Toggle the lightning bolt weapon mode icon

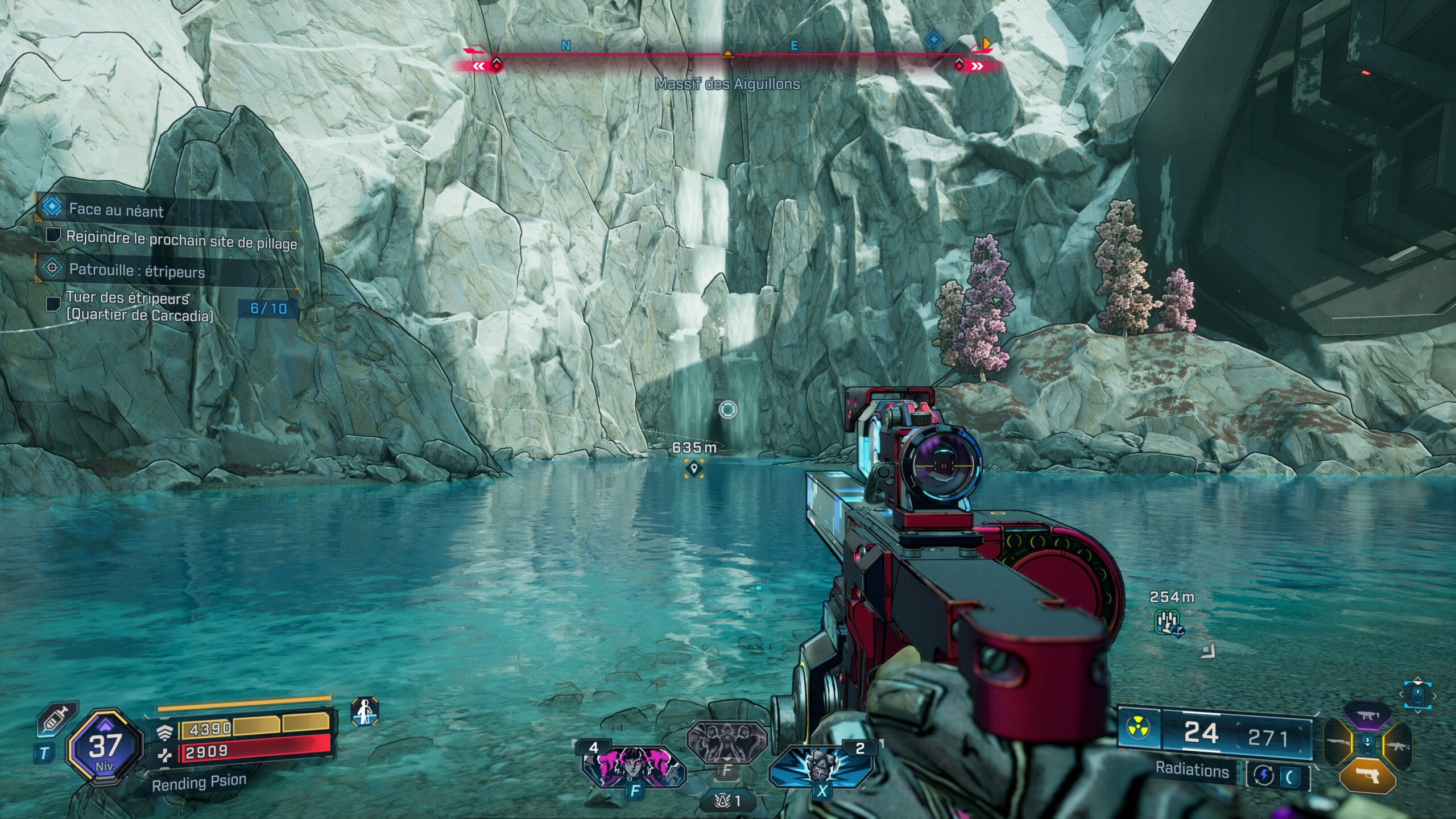pyautogui.click(x=1264, y=775)
